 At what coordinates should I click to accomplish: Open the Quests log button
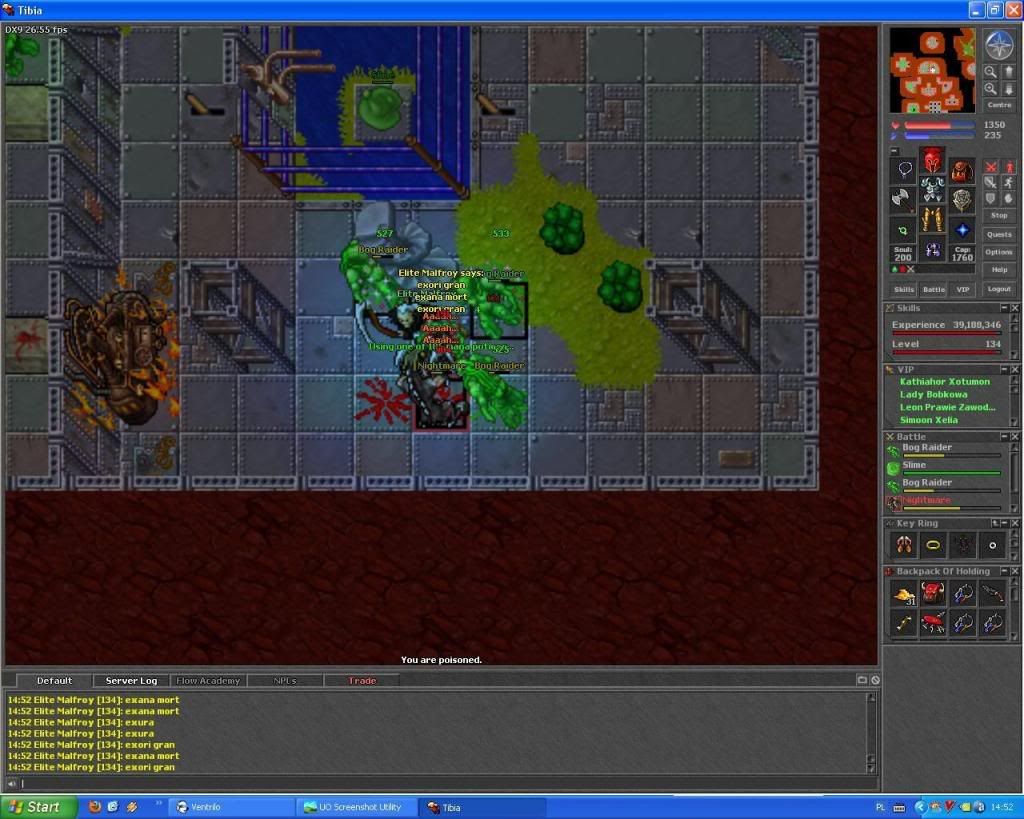(999, 234)
